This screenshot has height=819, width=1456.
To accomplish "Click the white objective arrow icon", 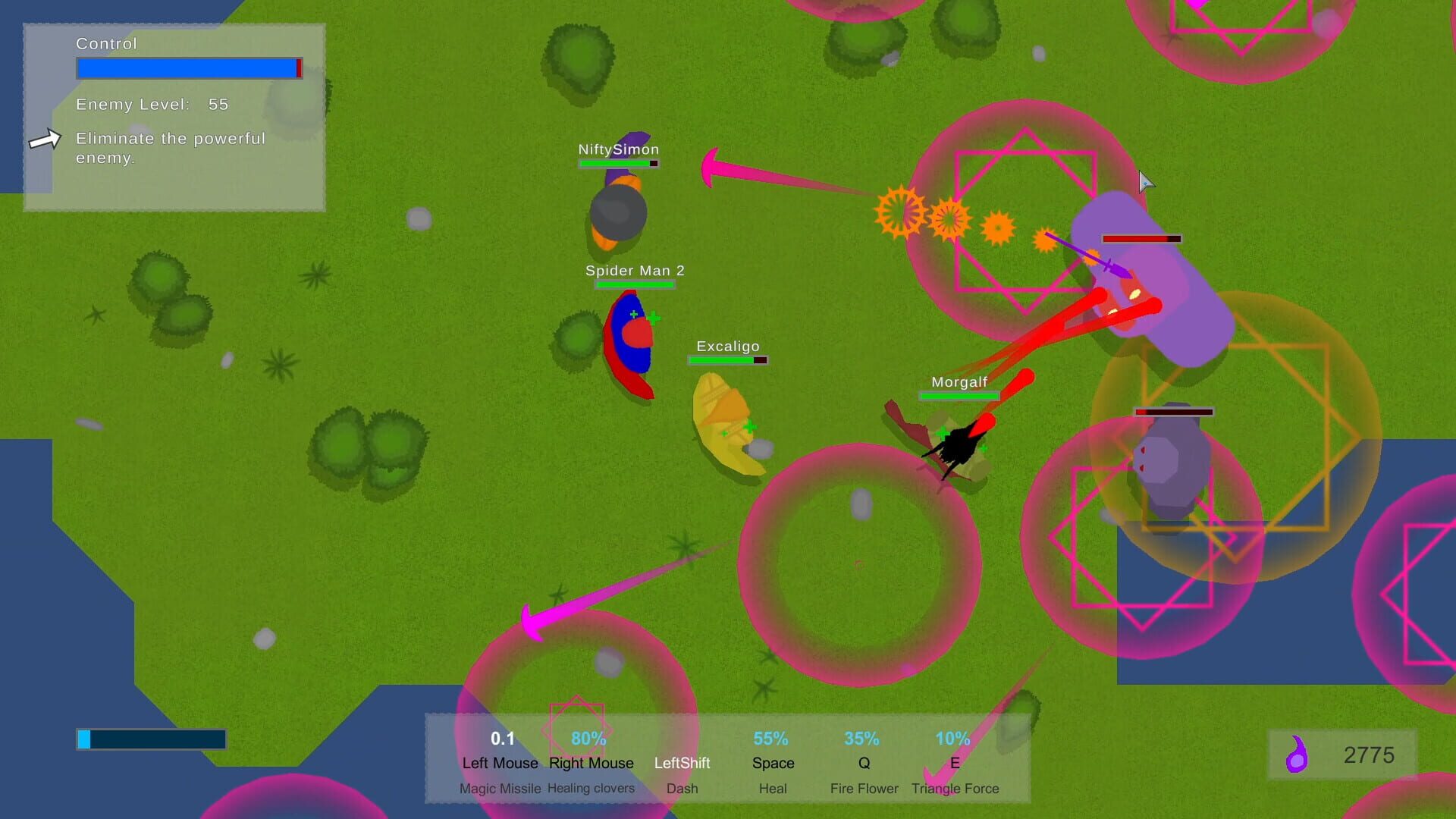I will coord(45,138).
